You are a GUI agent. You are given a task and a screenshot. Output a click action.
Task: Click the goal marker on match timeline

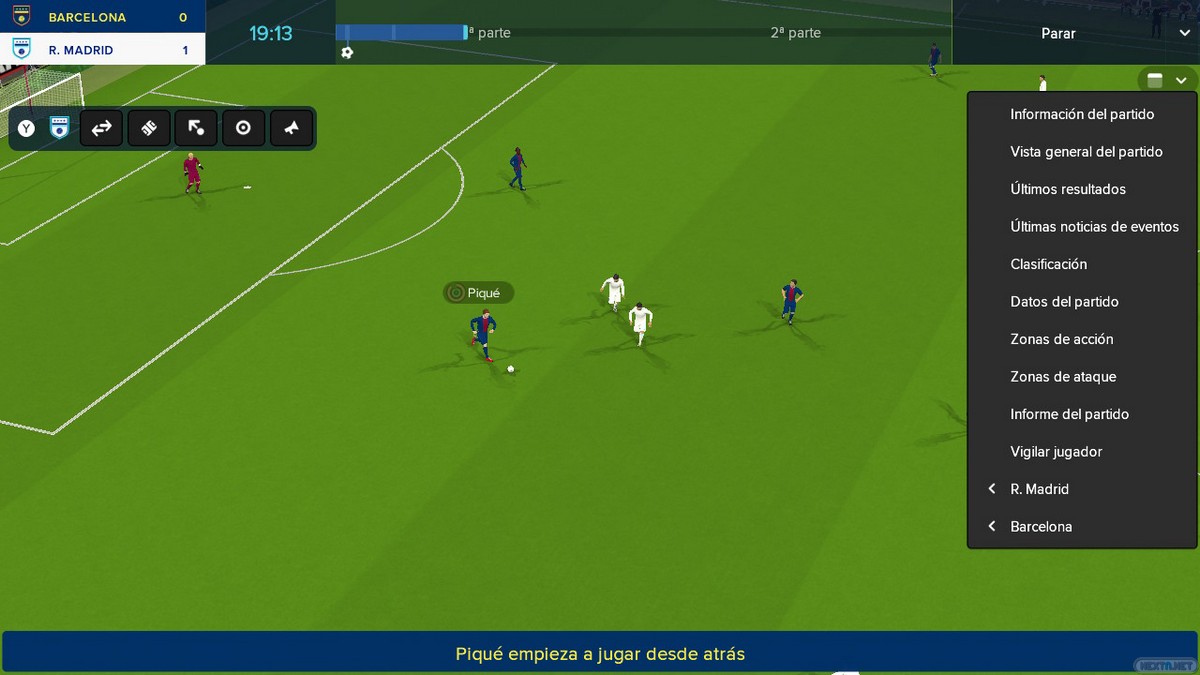coord(347,52)
